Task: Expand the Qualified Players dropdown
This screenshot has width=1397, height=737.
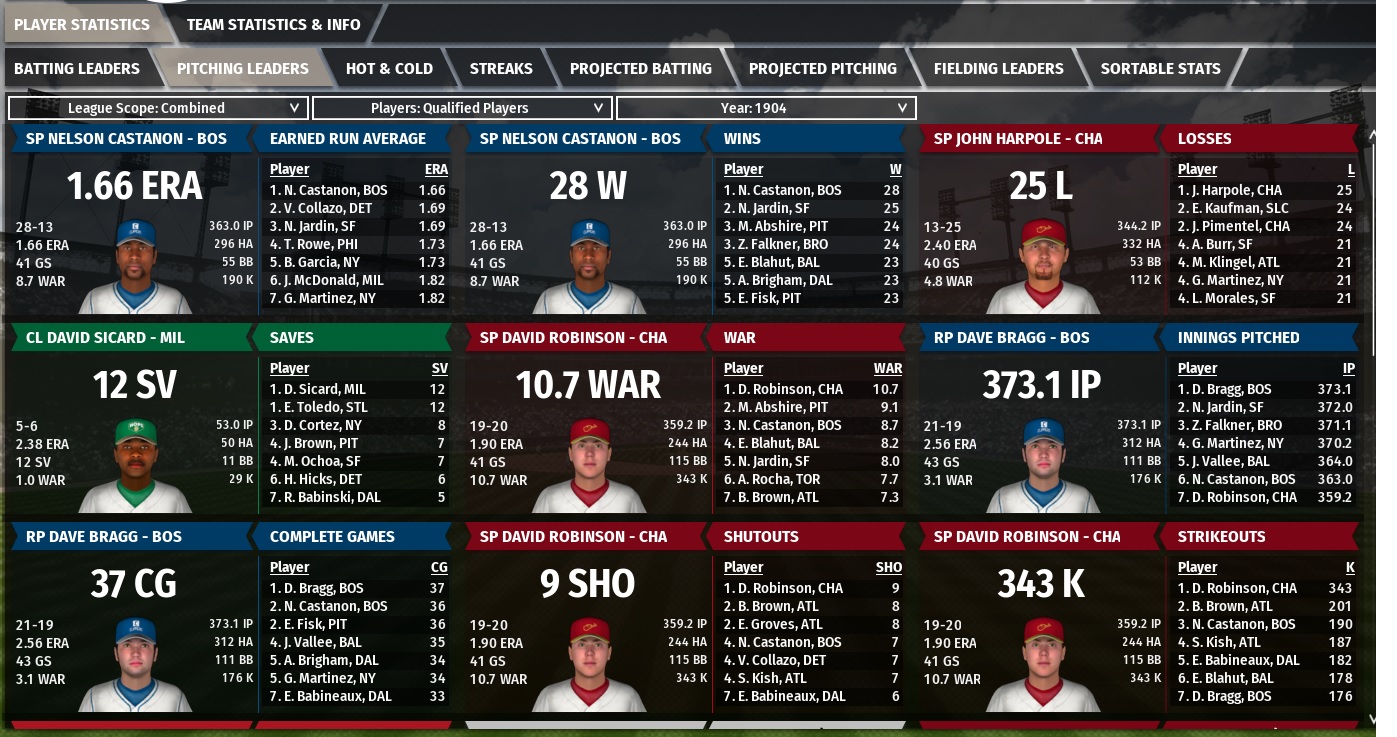Action: [x=461, y=108]
